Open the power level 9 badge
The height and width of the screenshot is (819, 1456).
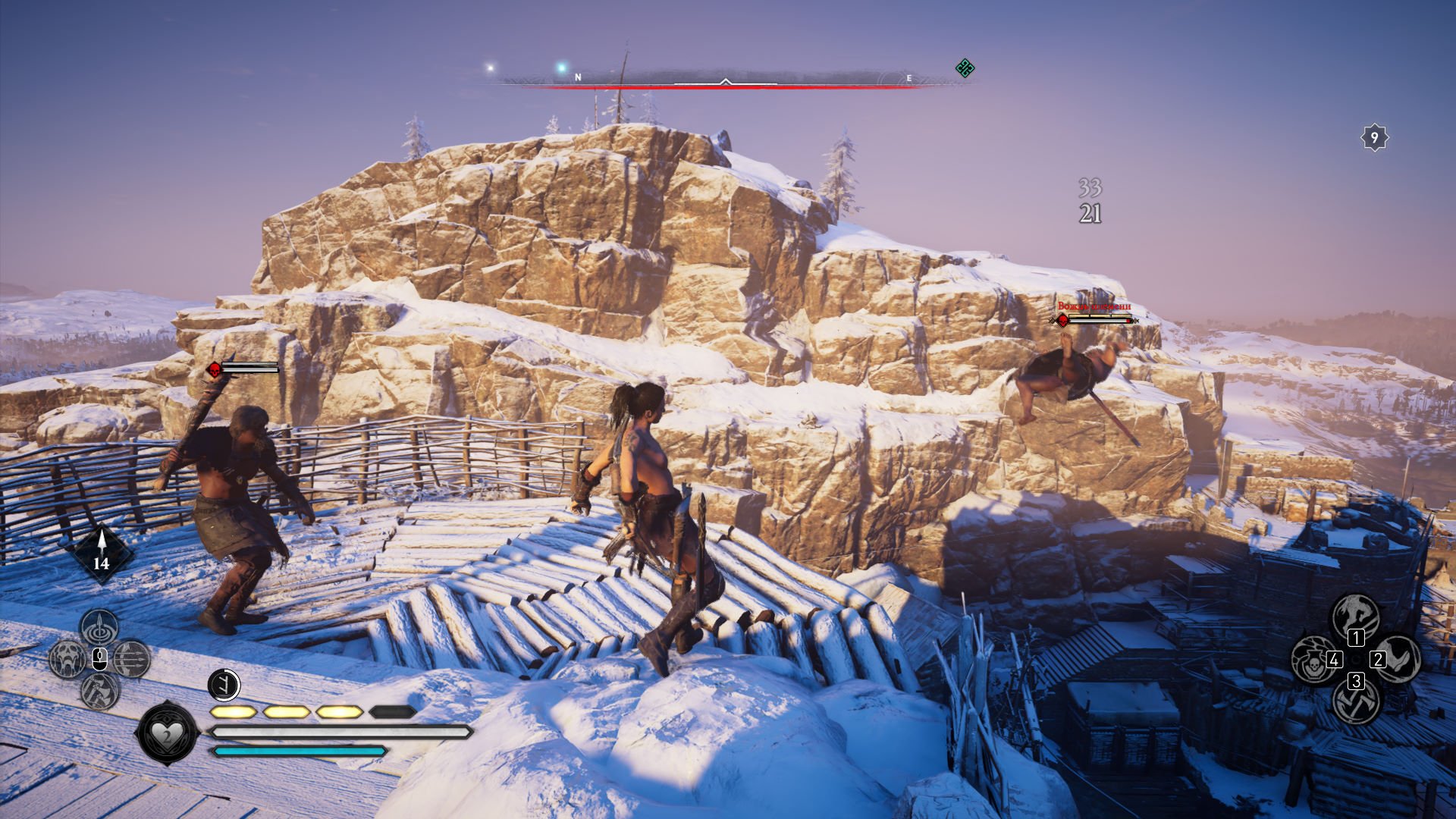[1374, 138]
